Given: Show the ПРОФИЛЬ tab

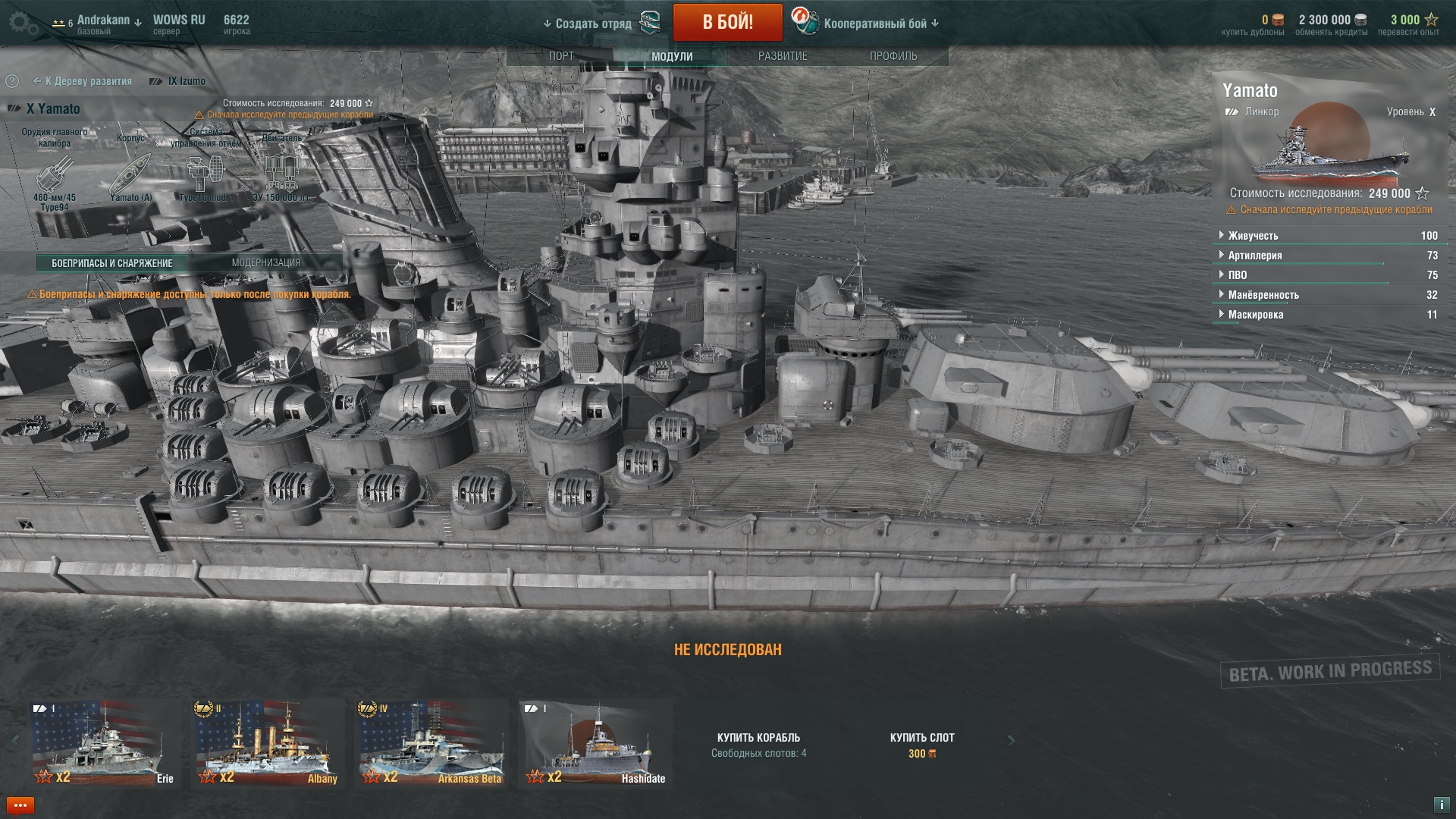Looking at the screenshot, I should pos(893,56).
